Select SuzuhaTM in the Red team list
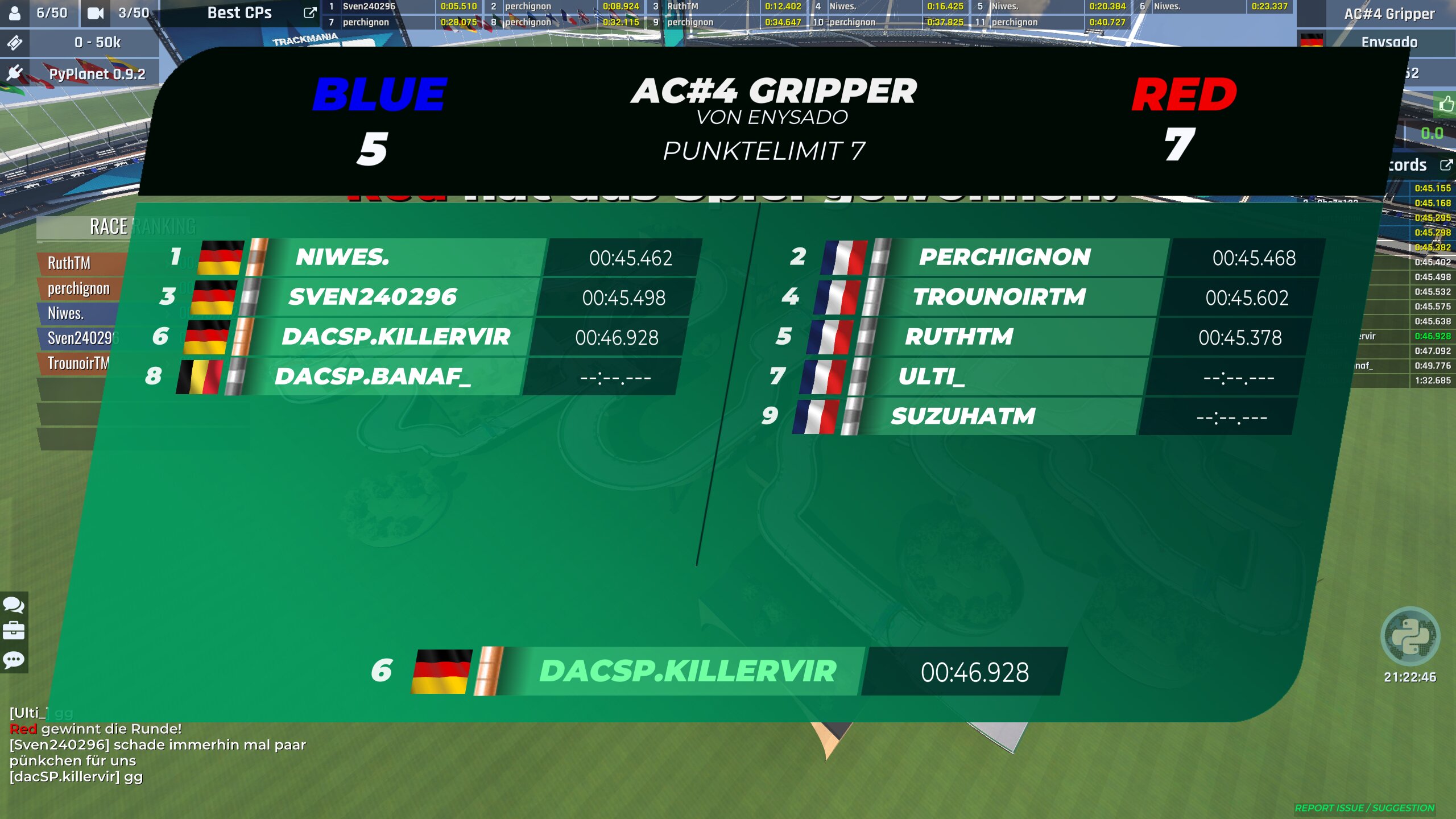 [x=963, y=416]
